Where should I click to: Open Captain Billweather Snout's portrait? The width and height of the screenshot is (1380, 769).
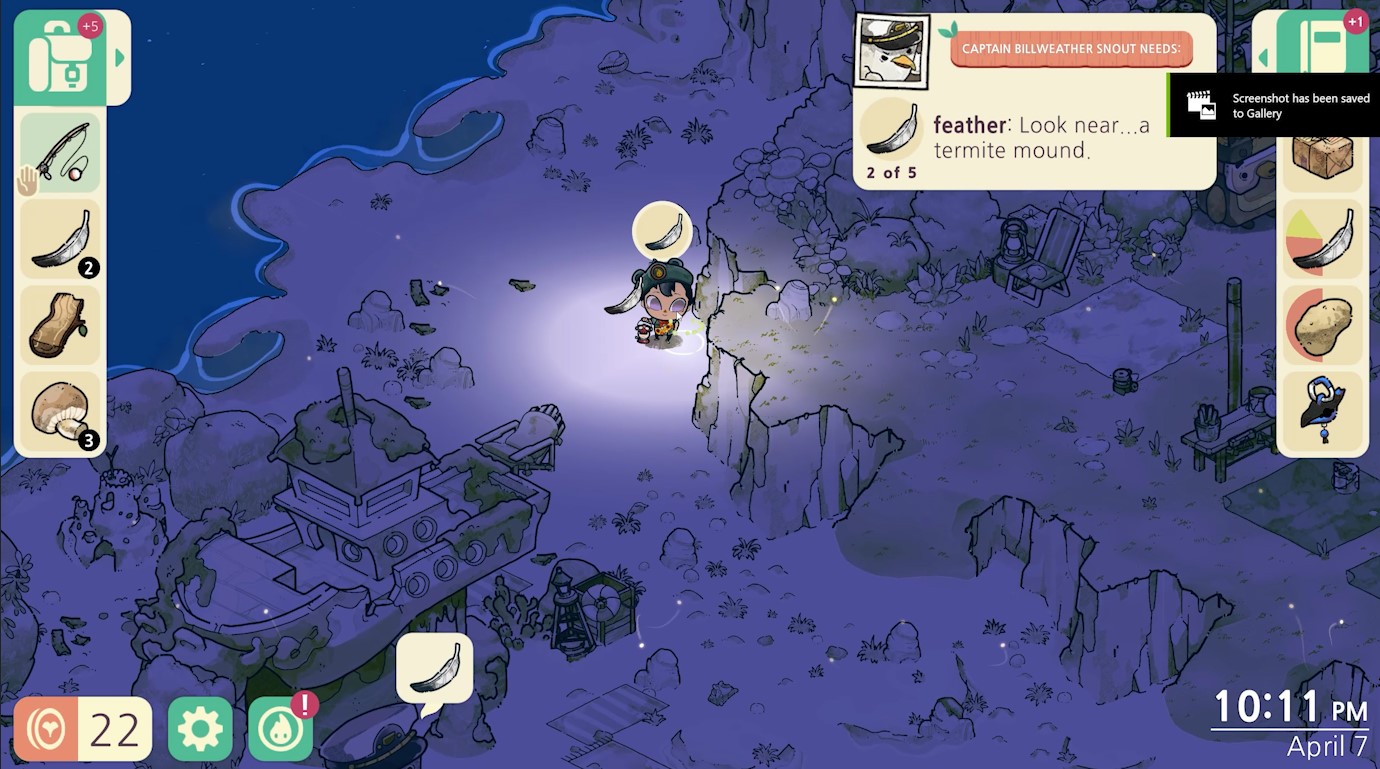click(893, 53)
